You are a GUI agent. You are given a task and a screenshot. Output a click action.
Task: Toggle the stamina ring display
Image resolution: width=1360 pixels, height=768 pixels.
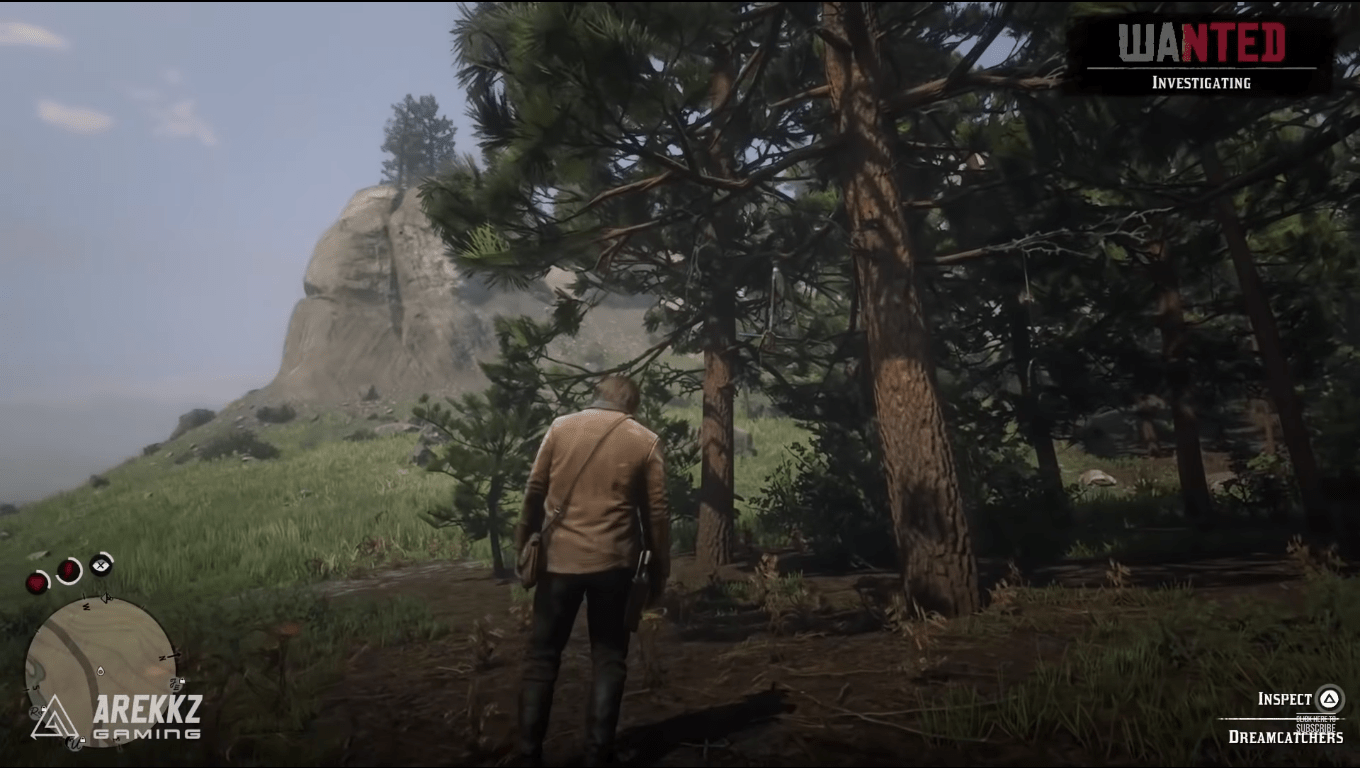67,570
